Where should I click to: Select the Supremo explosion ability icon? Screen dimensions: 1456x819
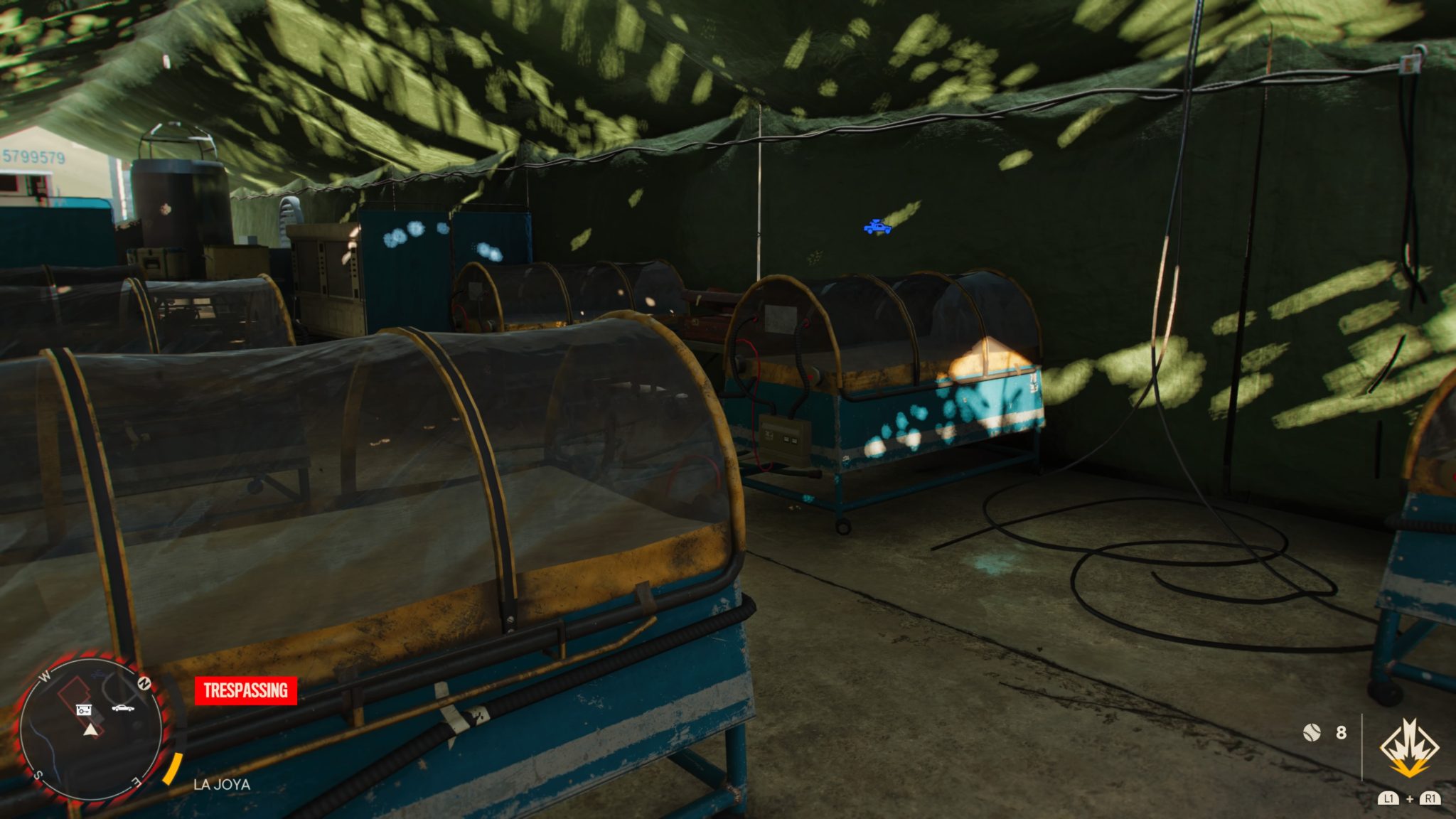[1410, 748]
